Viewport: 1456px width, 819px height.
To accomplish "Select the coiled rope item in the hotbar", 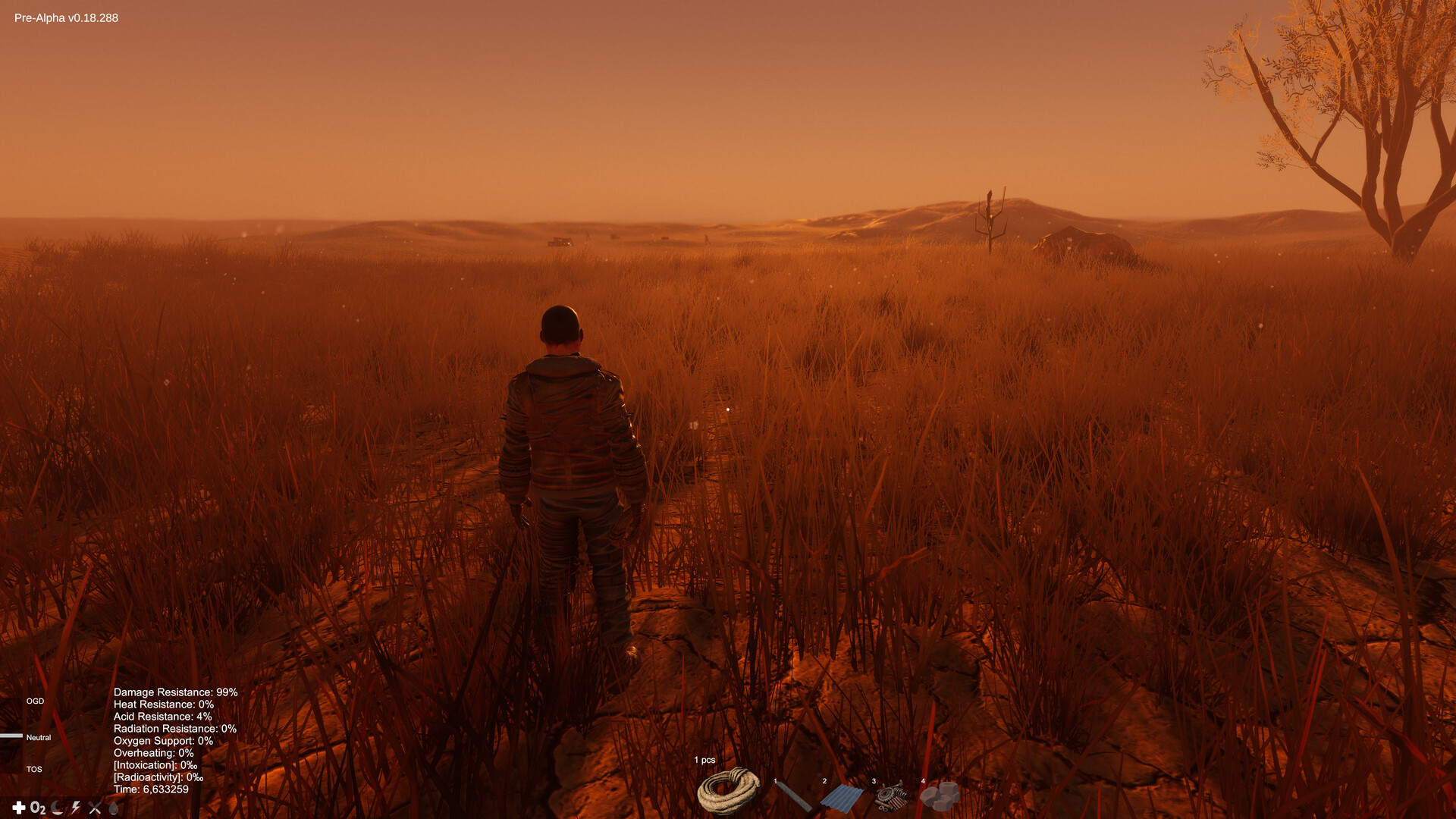I will (726, 792).
